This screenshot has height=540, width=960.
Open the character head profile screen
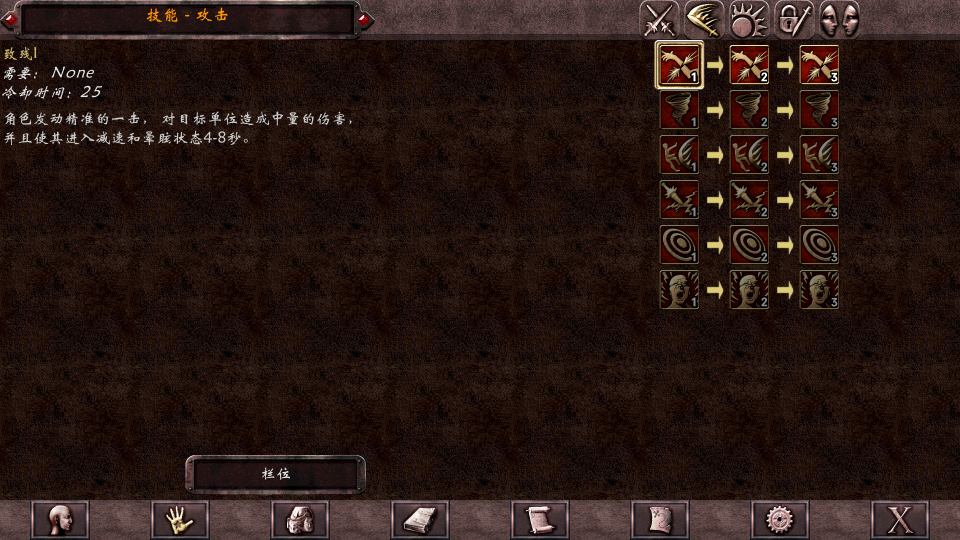point(60,520)
